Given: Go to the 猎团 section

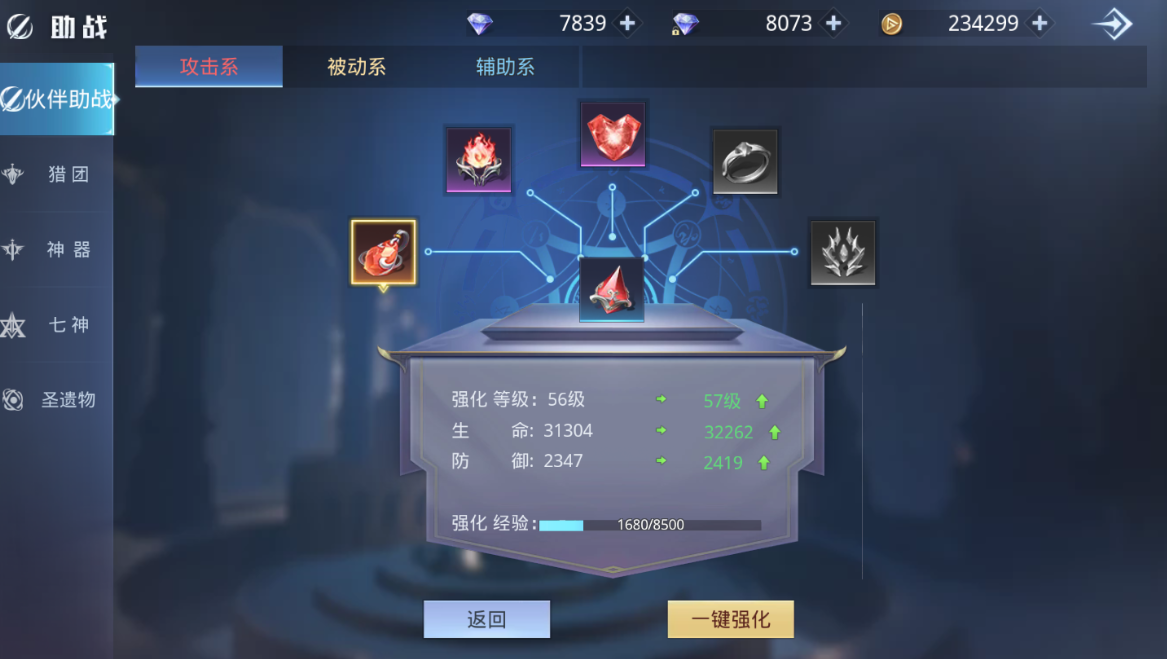Looking at the screenshot, I should tap(57, 174).
